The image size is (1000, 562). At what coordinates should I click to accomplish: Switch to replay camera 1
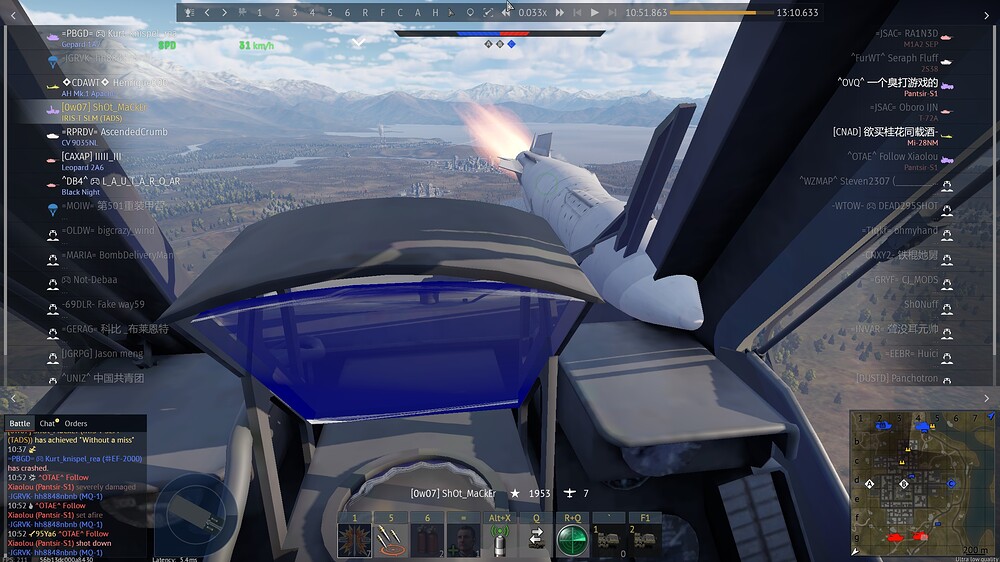259,12
